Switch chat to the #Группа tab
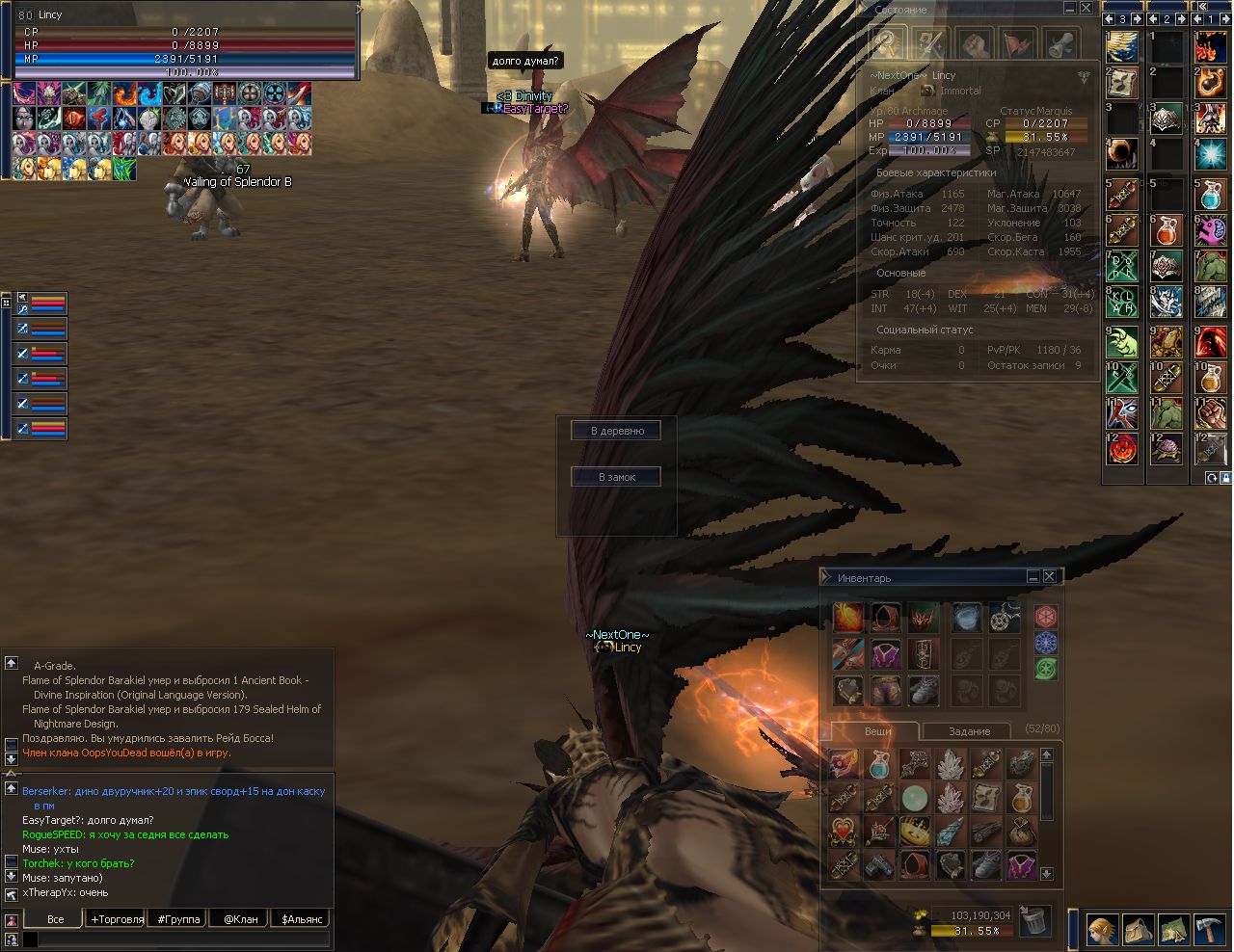The height and width of the screenshot is (952, 1234). (178, 918)
